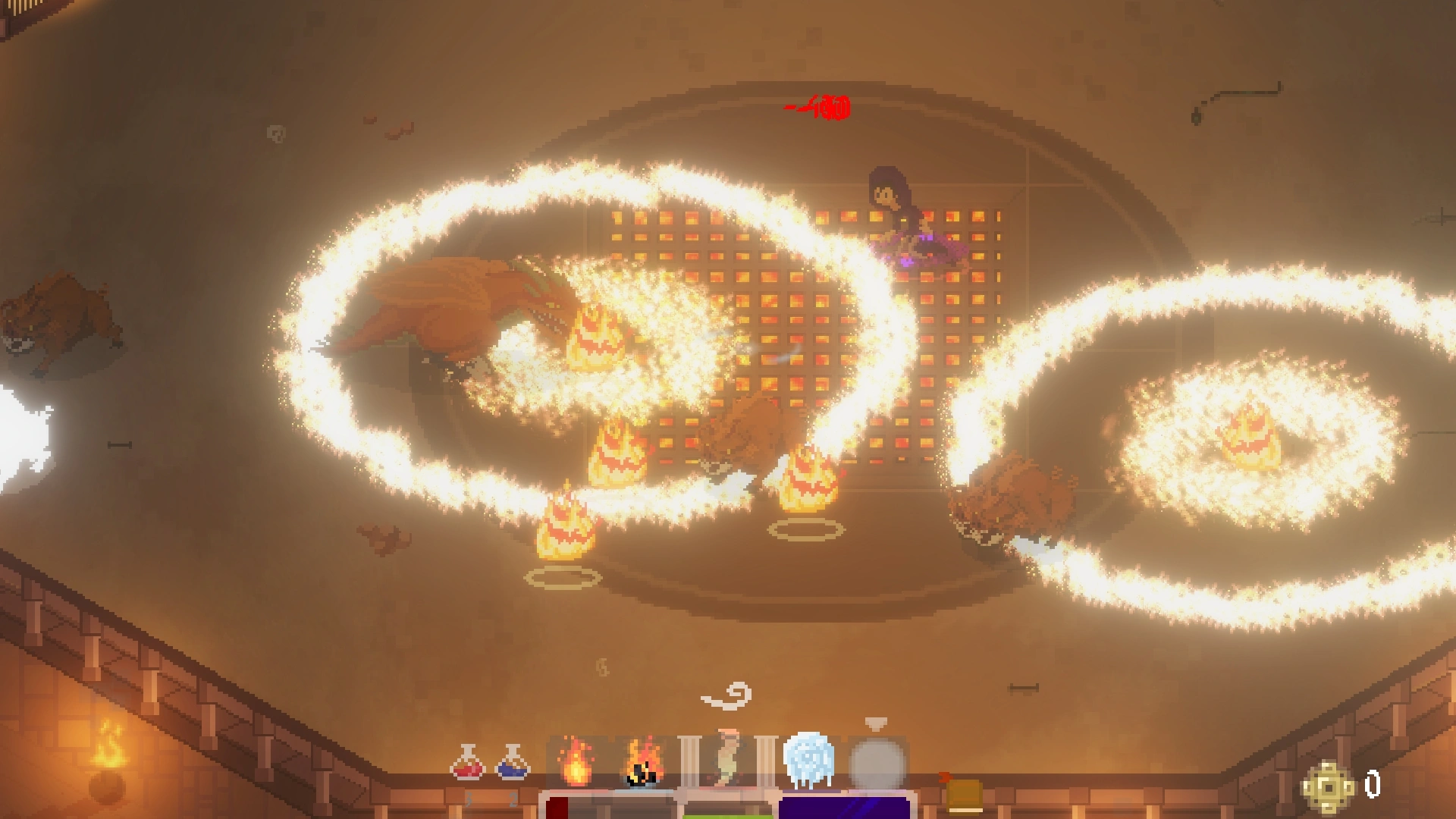The width and height of the screenshot is (1456, 819).
Task: Use the red health potion flask
Action: pyautogui.click(x=467, y=763)
